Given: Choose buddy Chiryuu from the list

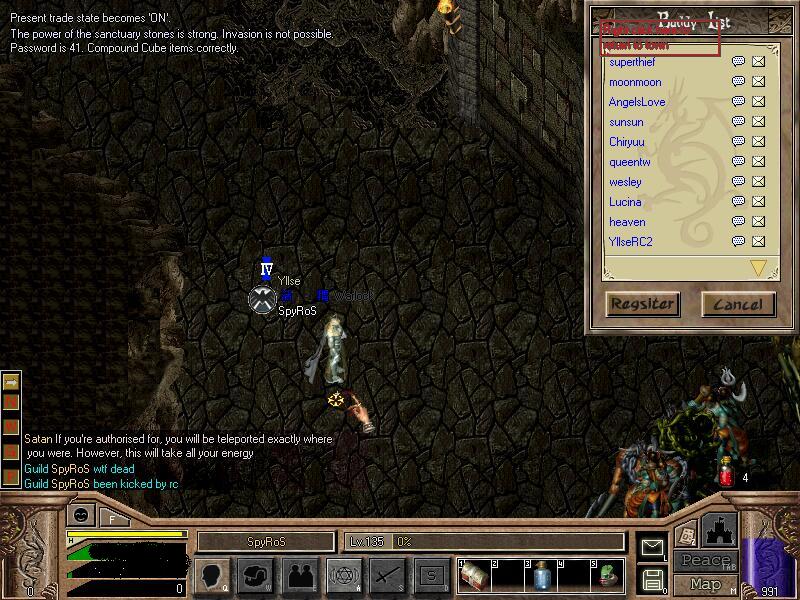Looking at the screenshot, I should pos(626,142).
